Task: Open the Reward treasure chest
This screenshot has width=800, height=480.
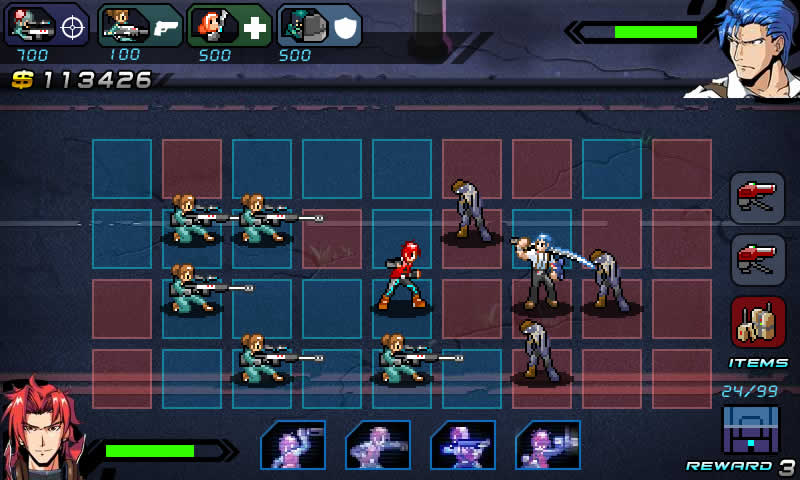Action: coord(750,430)
